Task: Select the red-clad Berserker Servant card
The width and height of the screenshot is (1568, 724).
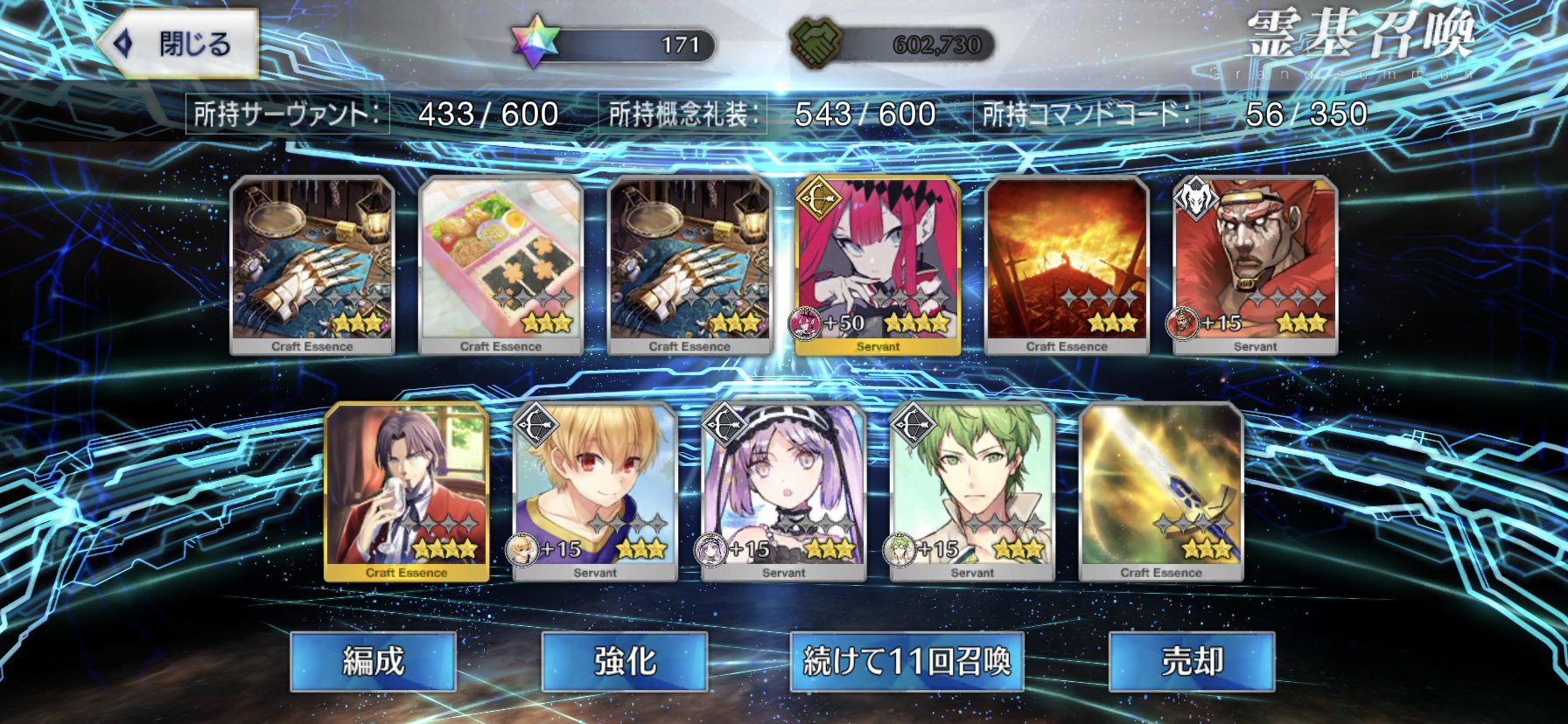Action: pos(1256,264)
